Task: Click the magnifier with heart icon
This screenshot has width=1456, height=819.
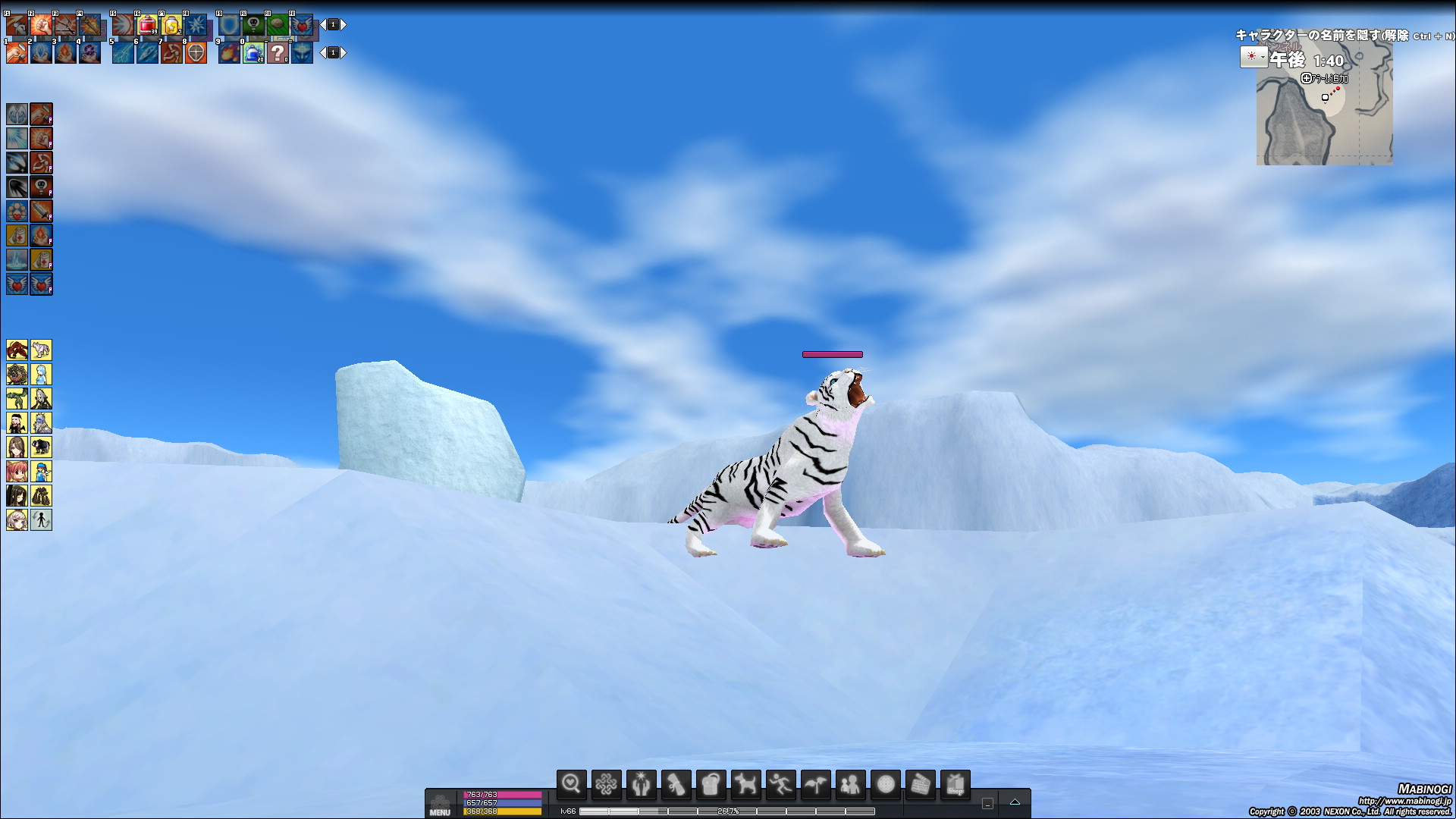Action: pos(571,784)
